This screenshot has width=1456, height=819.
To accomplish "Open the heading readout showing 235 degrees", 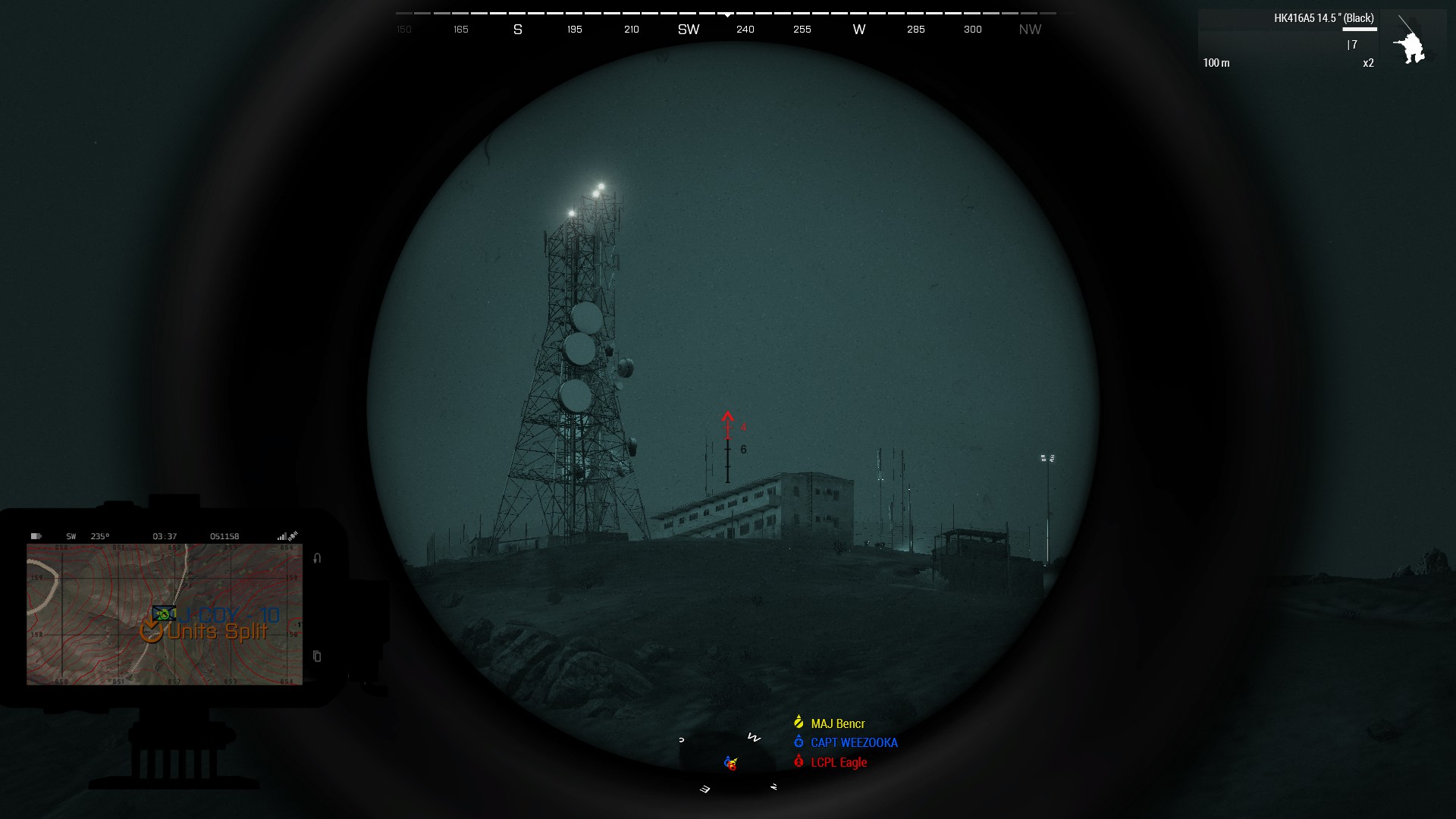I will coord(100,536).
